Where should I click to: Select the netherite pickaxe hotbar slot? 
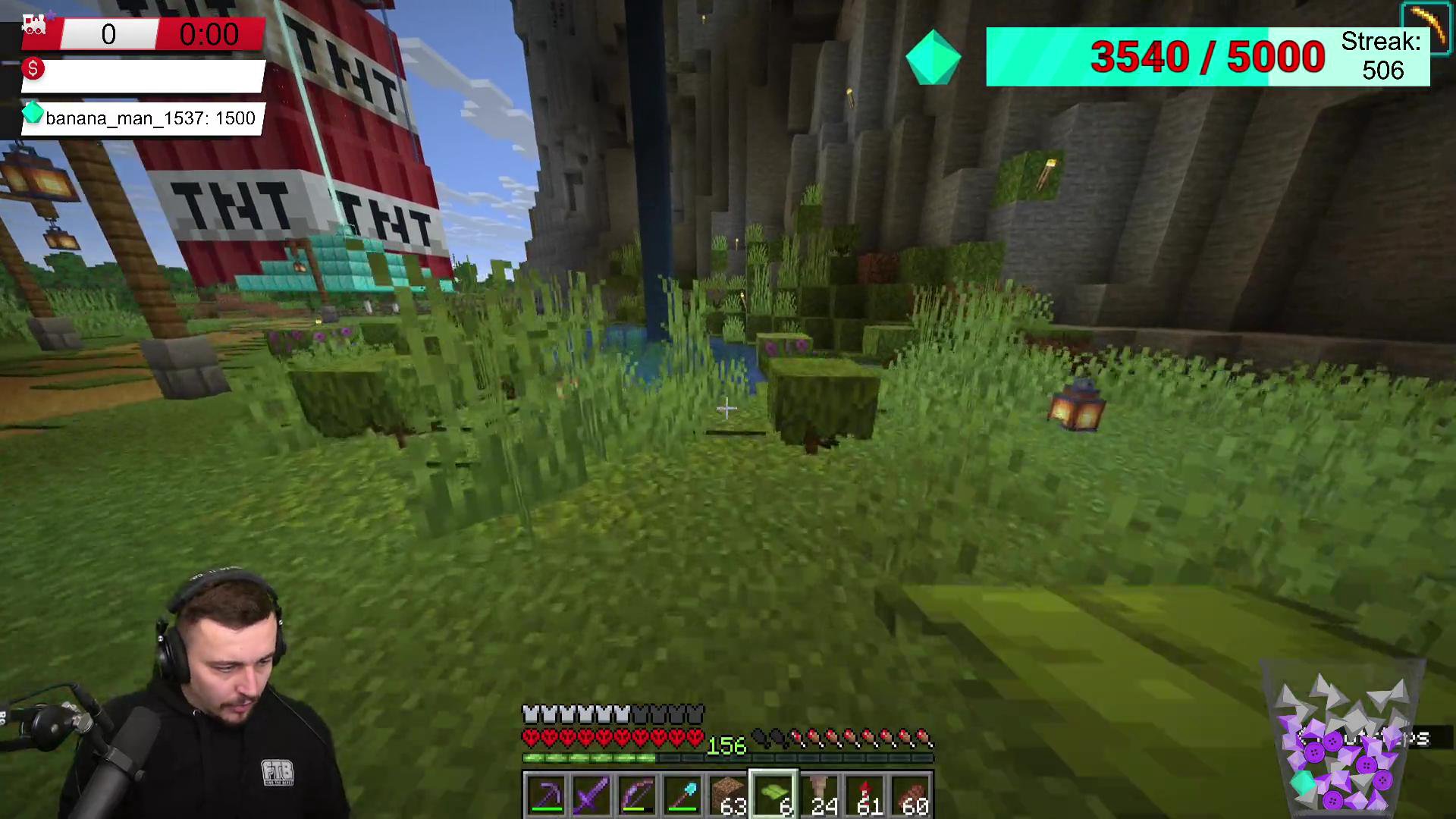(545, 795)
